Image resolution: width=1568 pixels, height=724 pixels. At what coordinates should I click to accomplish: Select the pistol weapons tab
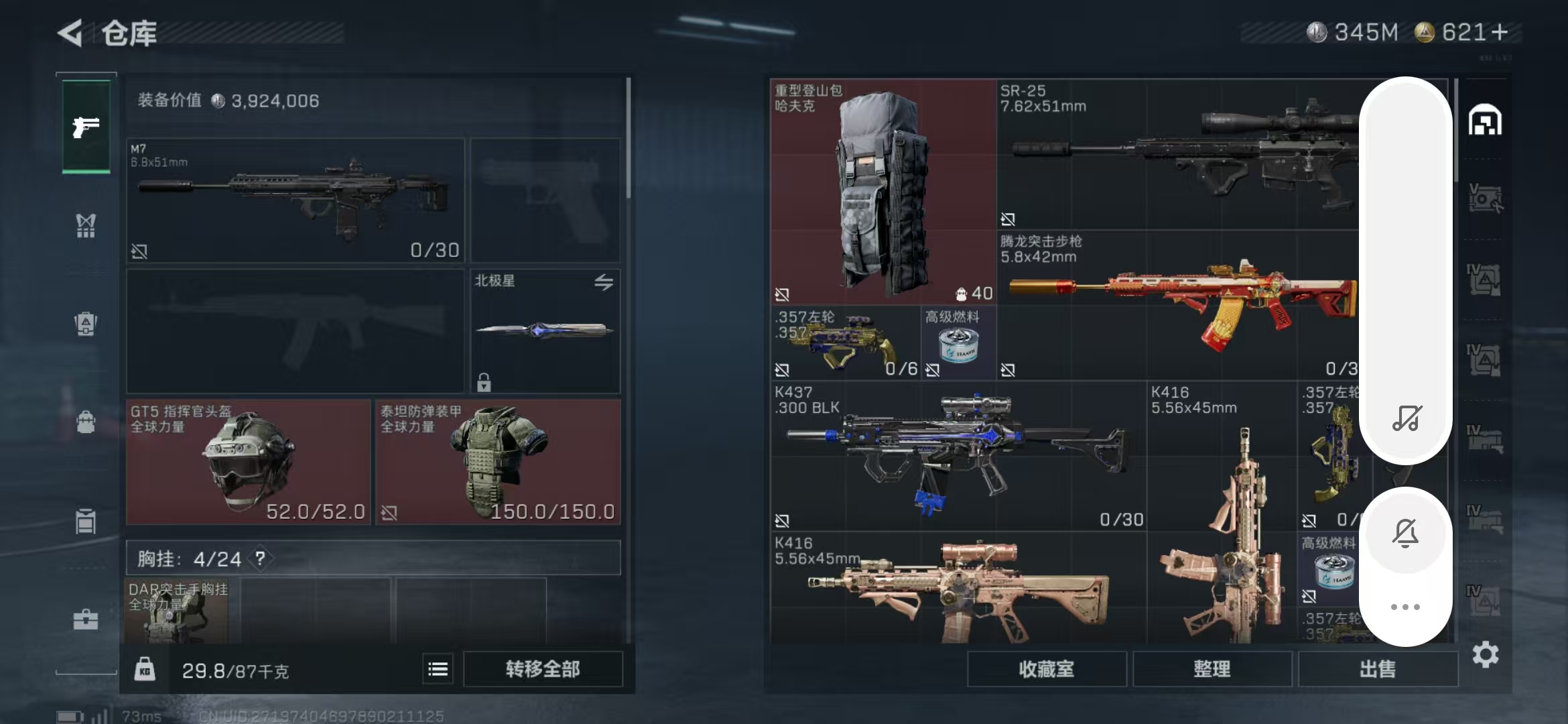point(86,126)
